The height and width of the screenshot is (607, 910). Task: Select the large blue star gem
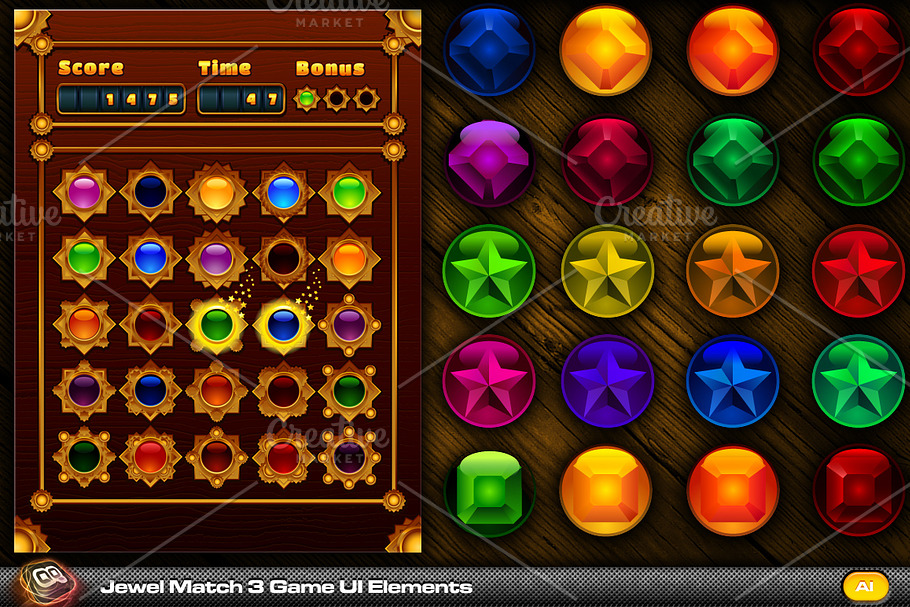coord(732,381)
